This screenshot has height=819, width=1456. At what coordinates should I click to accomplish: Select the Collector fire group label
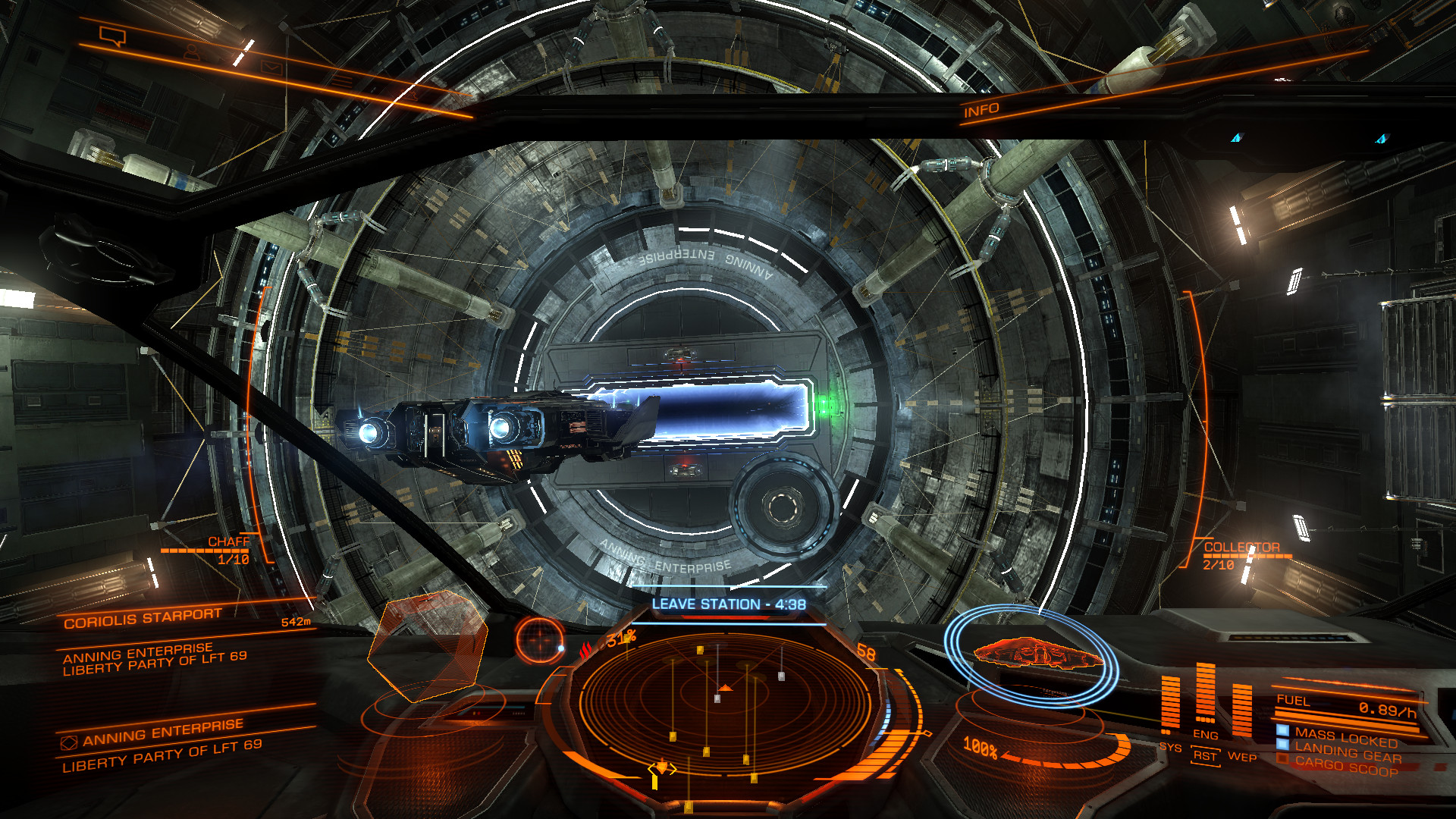pyautogui.click(x=1241, y=547)
